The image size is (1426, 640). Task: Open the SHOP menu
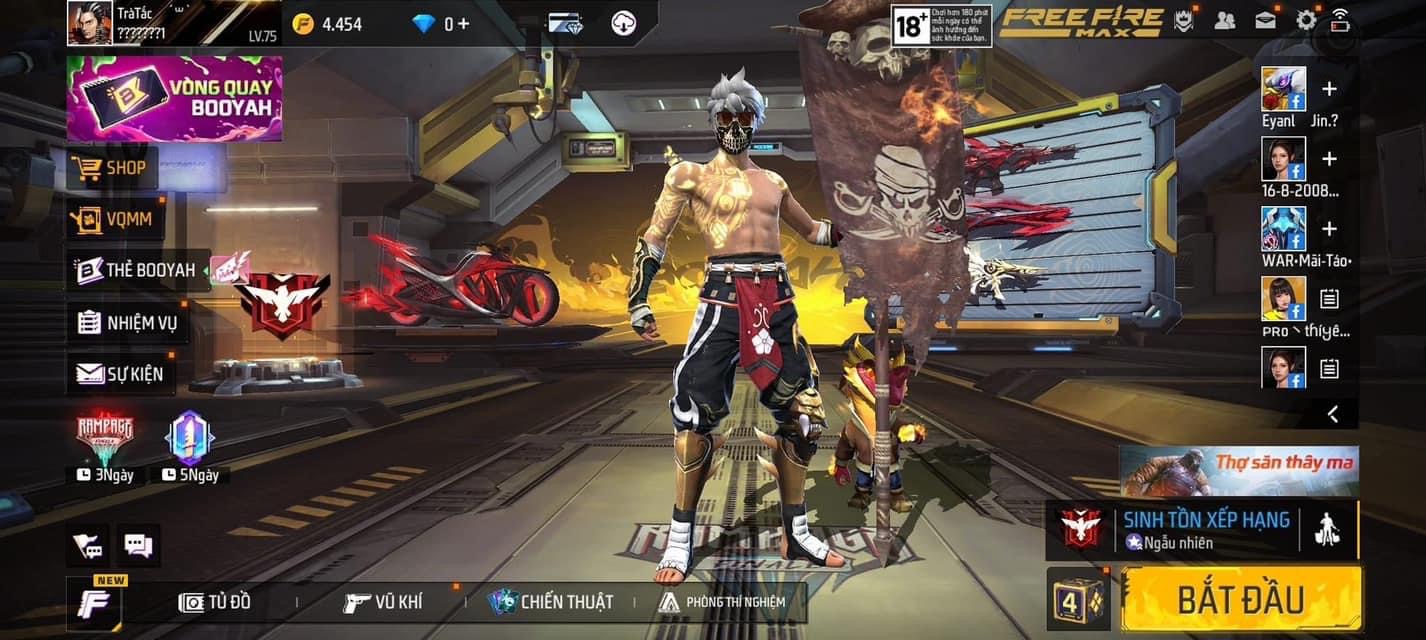(x=113, y=168)
